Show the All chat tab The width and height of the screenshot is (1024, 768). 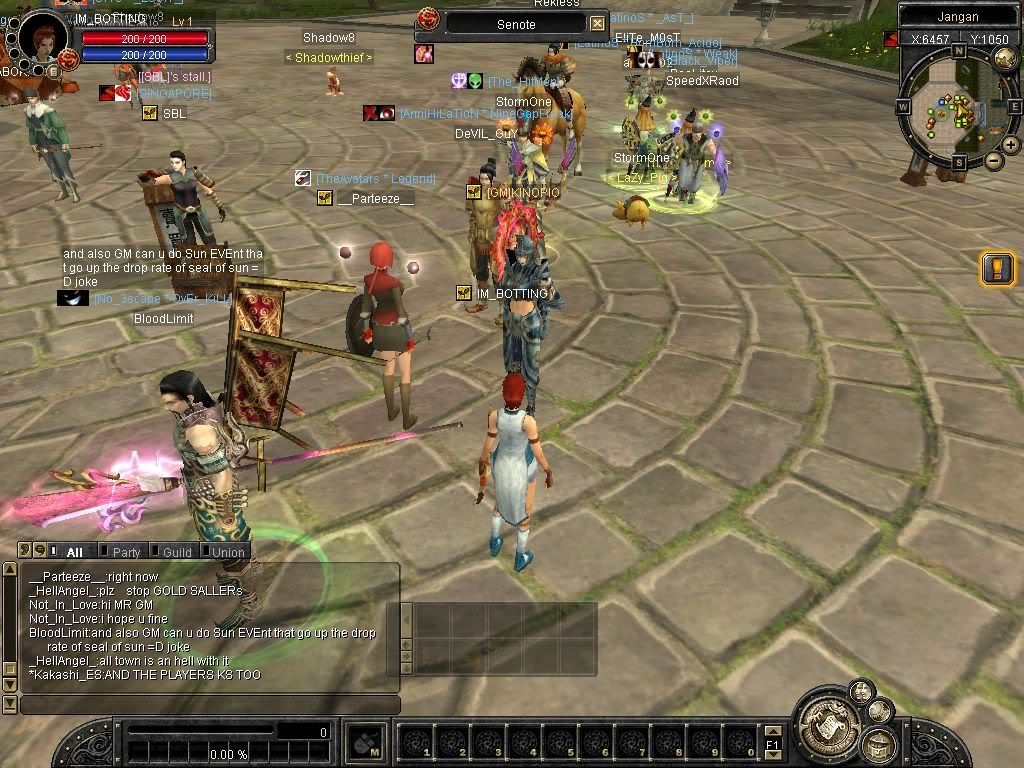pos(71,551)
